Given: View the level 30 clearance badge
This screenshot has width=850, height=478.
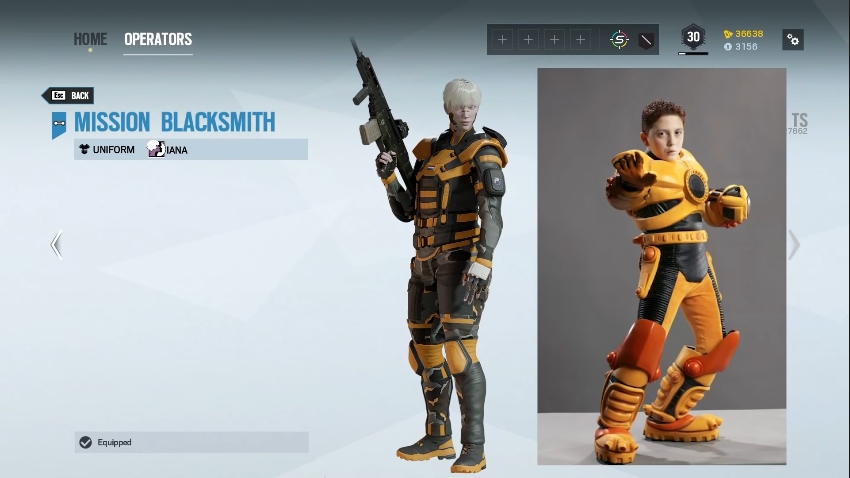Looking at the screenshot, I should [x=693, y=38].
